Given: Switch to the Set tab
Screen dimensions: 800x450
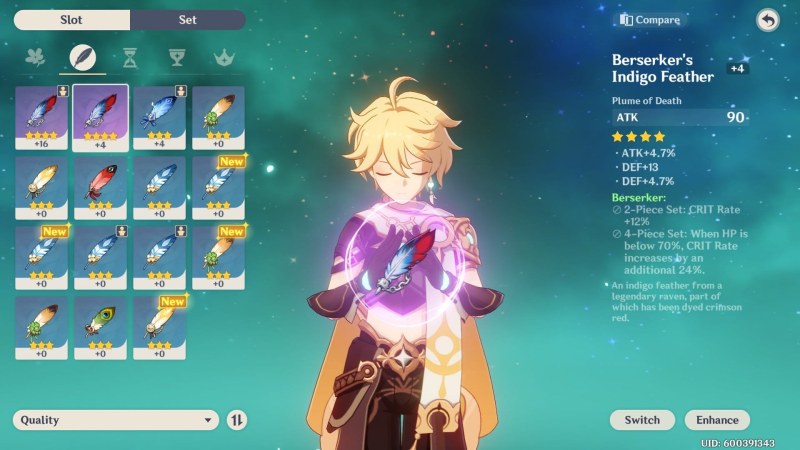Looking at the screenshot, I should click(188, 20).
